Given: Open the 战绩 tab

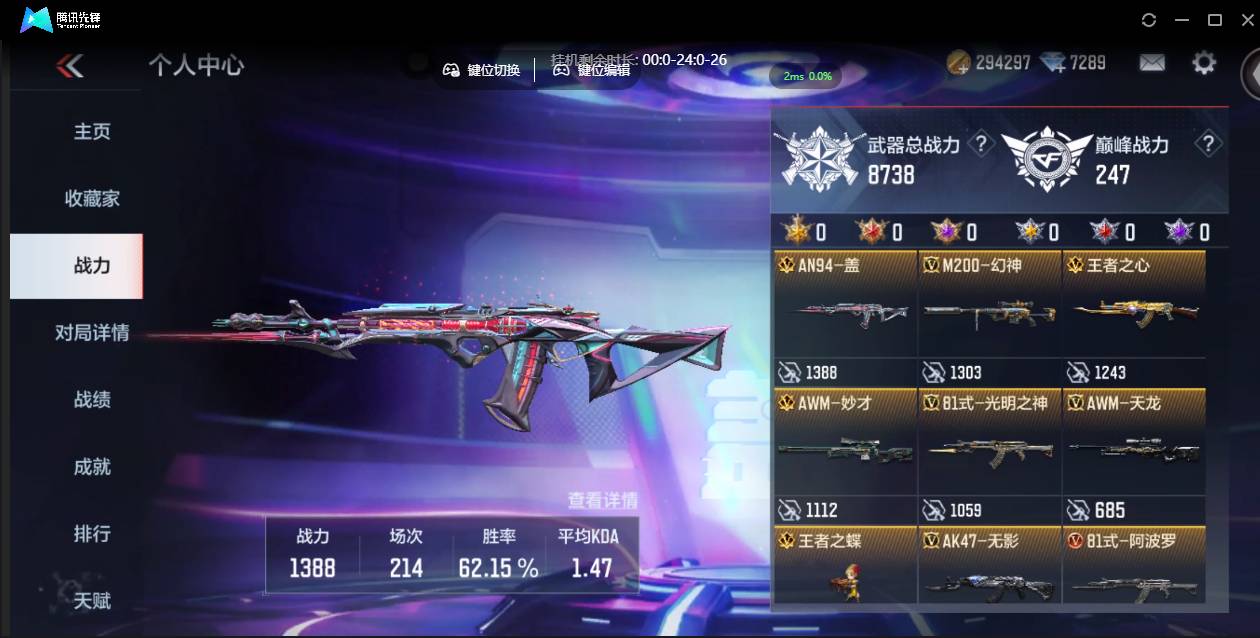Looking at the screenshot, I should coord(91,400).
